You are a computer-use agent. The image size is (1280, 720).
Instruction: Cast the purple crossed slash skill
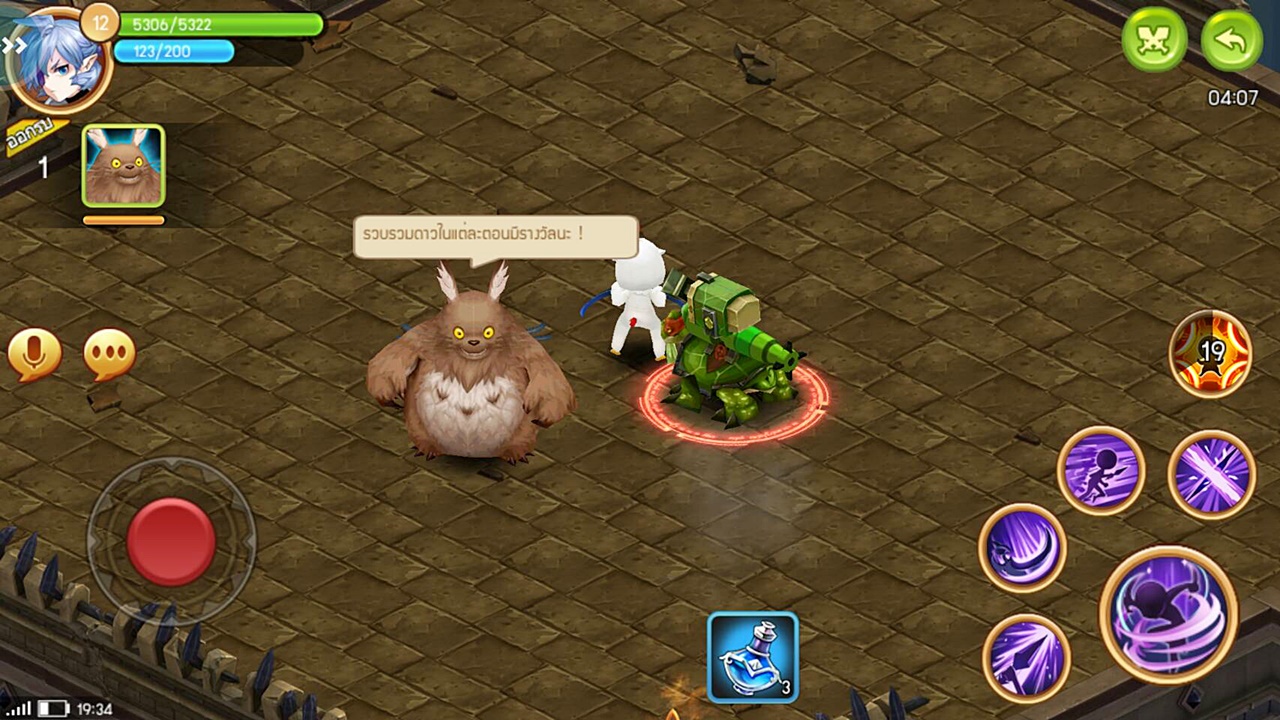pyautogui.click(x=1212, y=475)
